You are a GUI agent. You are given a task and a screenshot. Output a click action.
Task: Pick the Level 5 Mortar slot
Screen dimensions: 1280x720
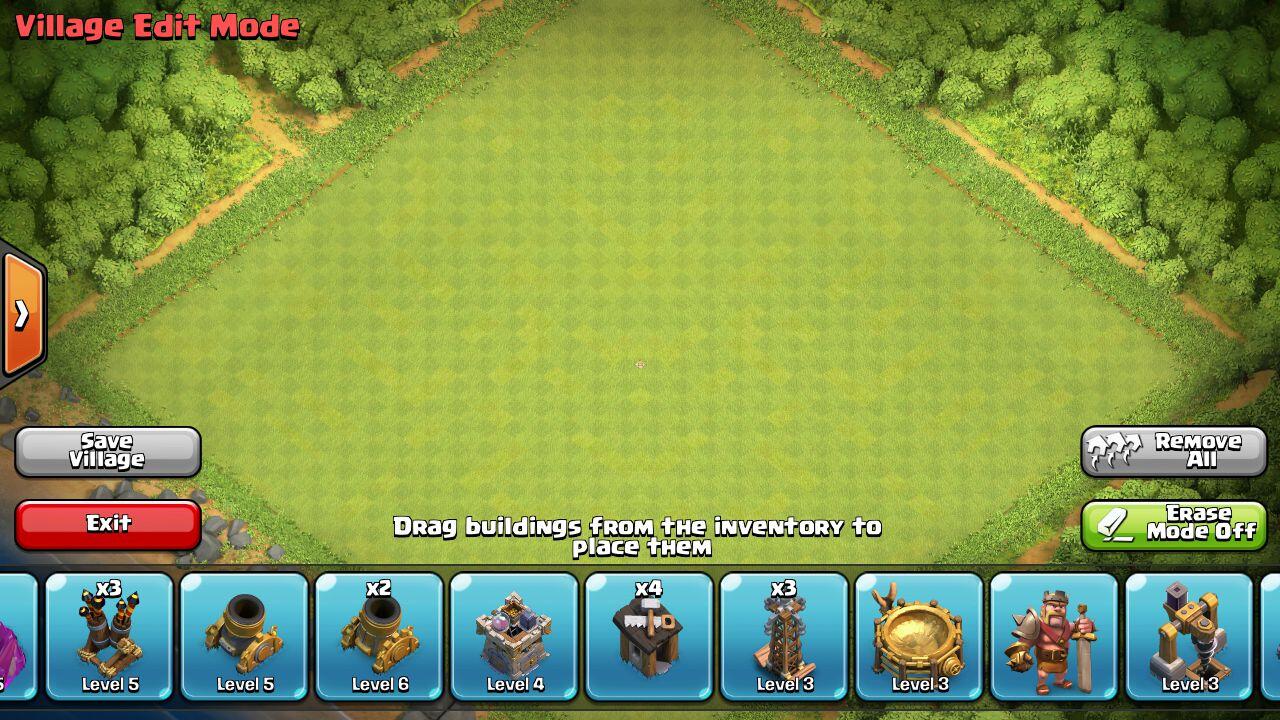[x=244, y=636]
